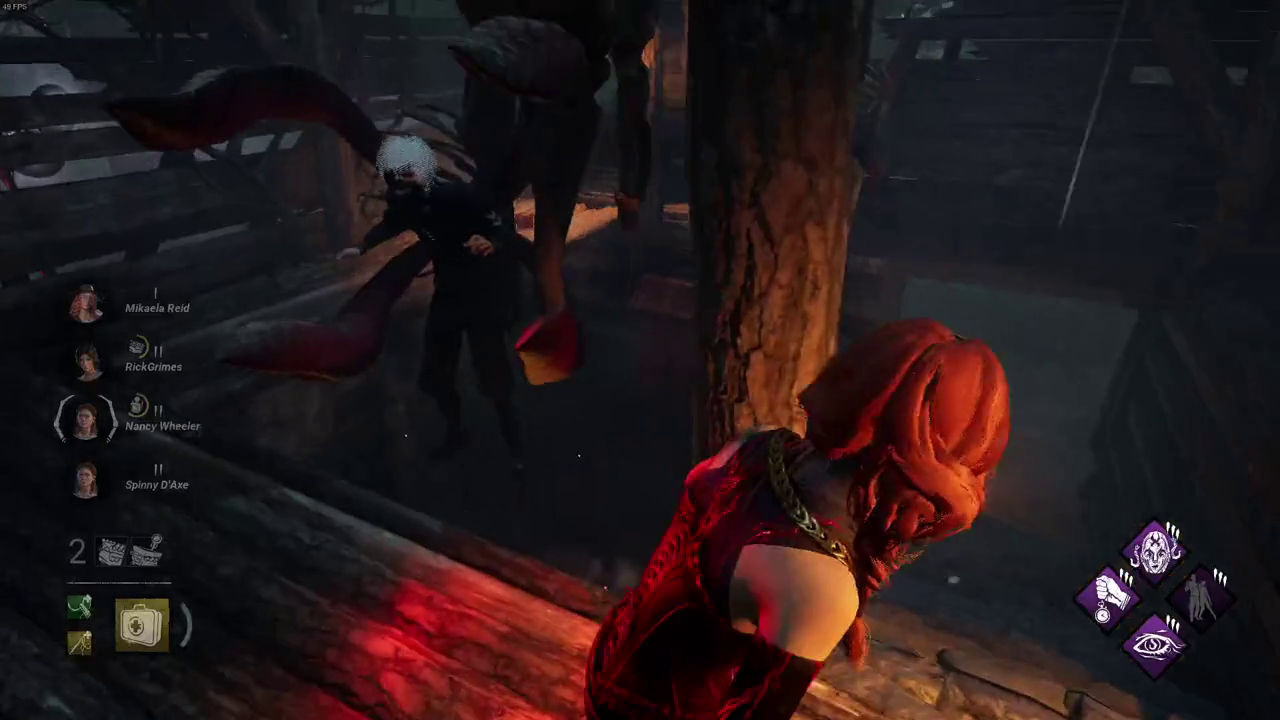Click Nancy Wheeler's item icon next to her portrait
The height and width of the screenshot is (720, 1280).
coord(139,405)
